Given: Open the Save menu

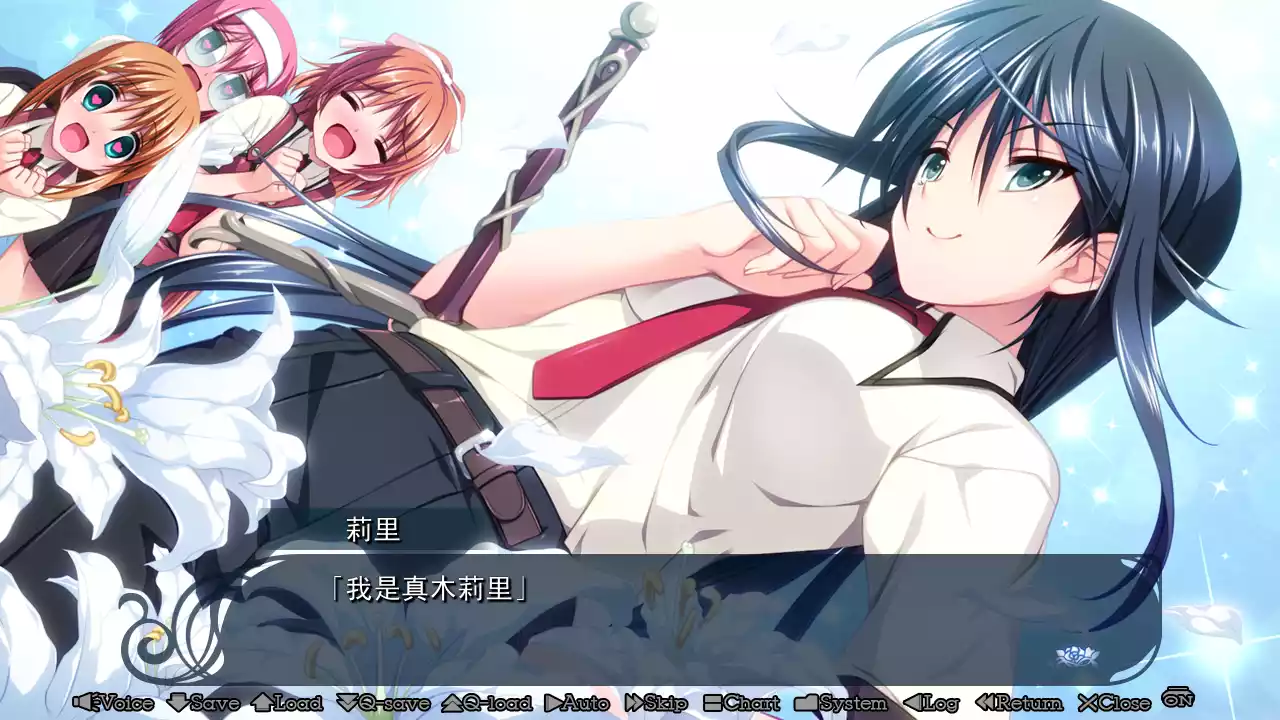Looking at the screenshot, I should pos(203,703).
